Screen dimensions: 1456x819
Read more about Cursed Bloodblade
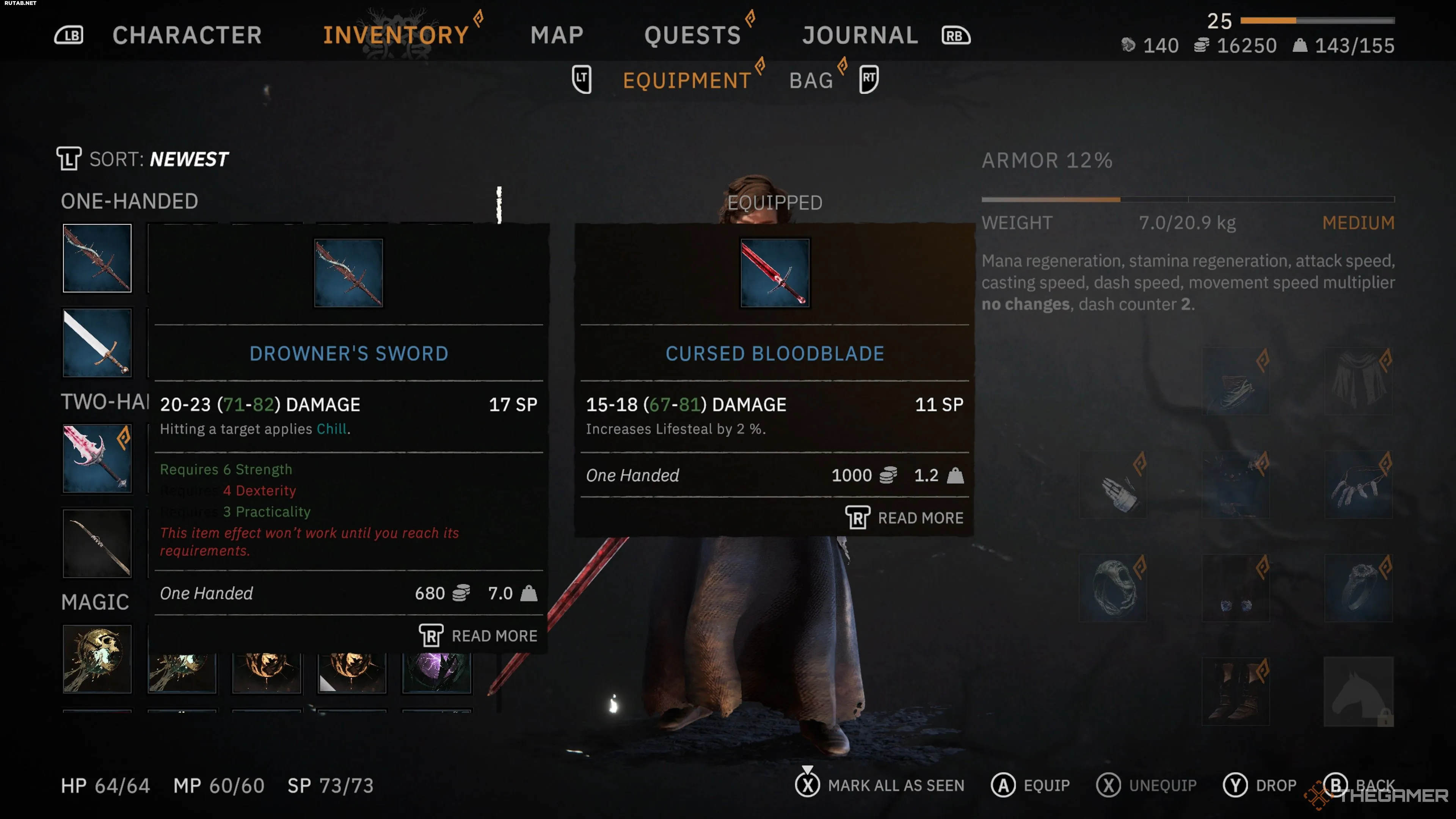[904, 518]
